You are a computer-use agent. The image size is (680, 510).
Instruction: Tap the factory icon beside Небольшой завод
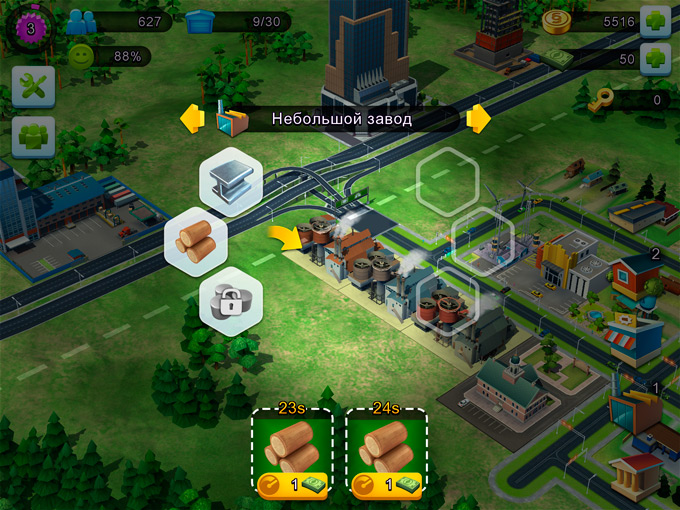click(x=231, y=120)
